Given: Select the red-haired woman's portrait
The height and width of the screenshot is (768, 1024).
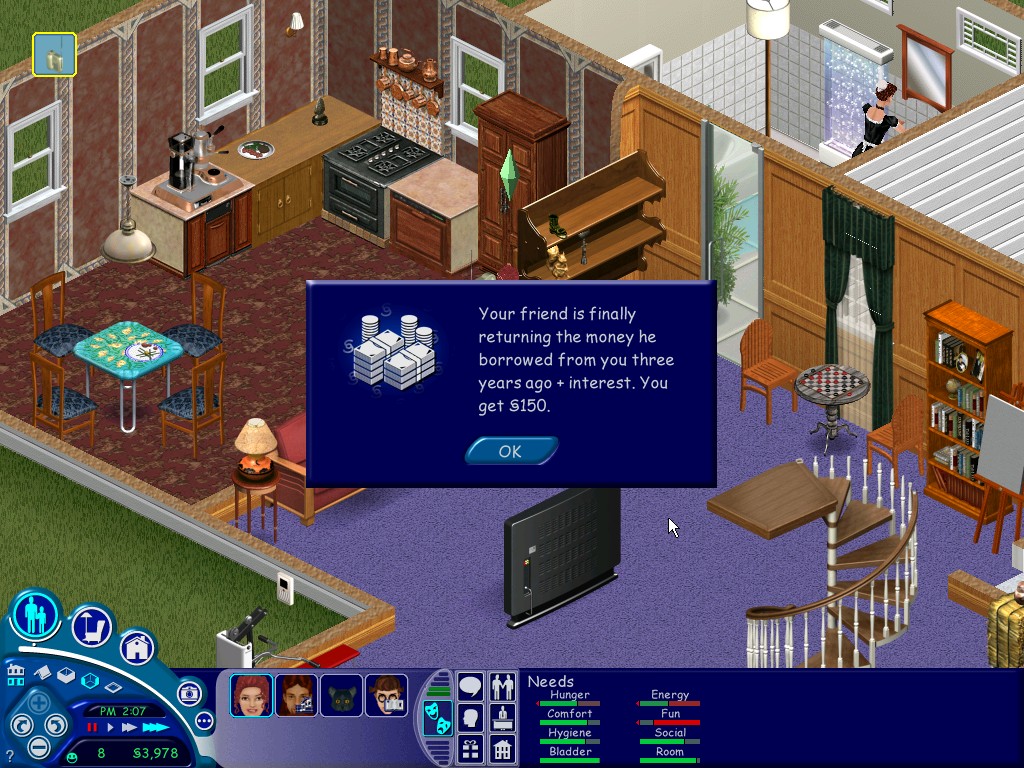Looking at the screenshot, I should [x=251, y=696].
